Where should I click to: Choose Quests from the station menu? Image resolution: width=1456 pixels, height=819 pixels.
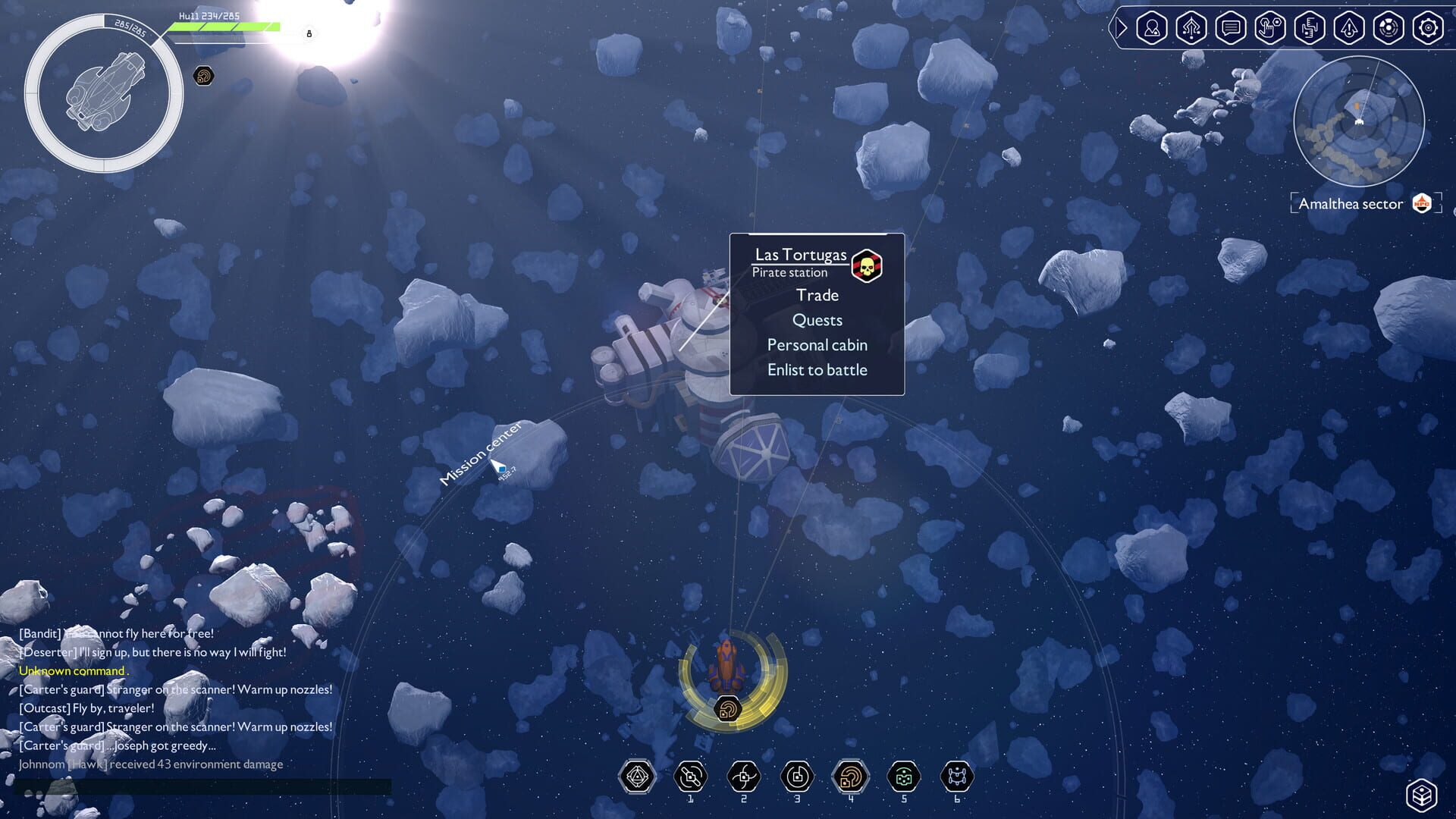coord(817,320)
